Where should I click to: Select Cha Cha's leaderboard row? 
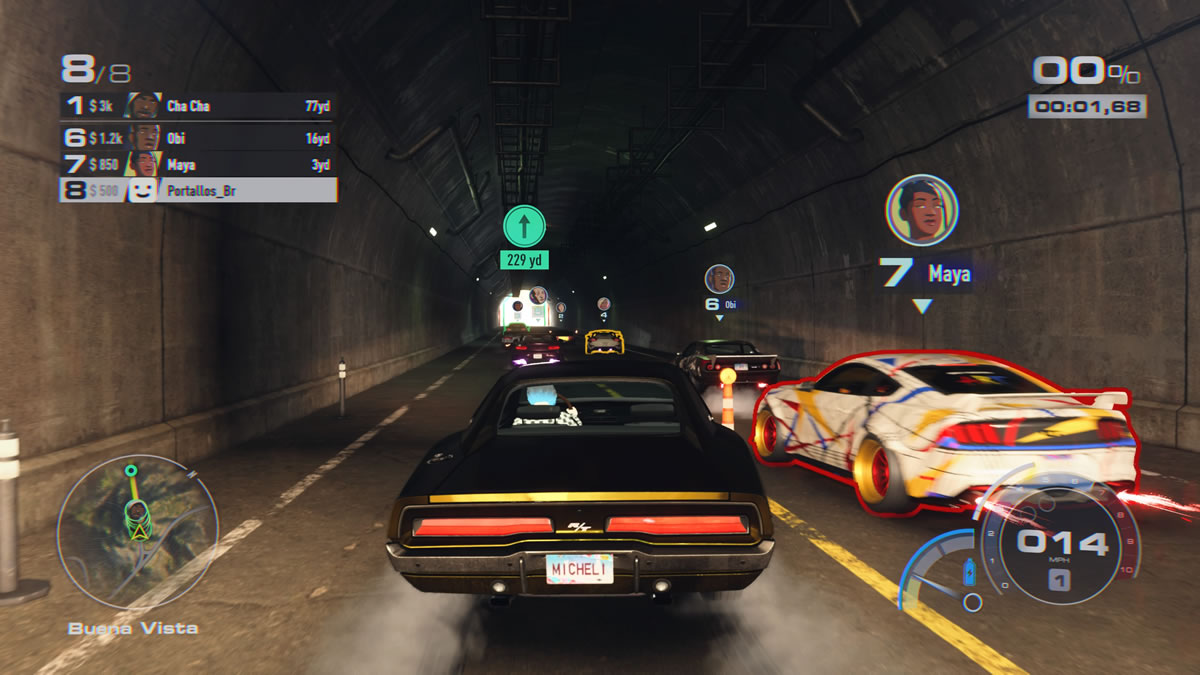198,106
